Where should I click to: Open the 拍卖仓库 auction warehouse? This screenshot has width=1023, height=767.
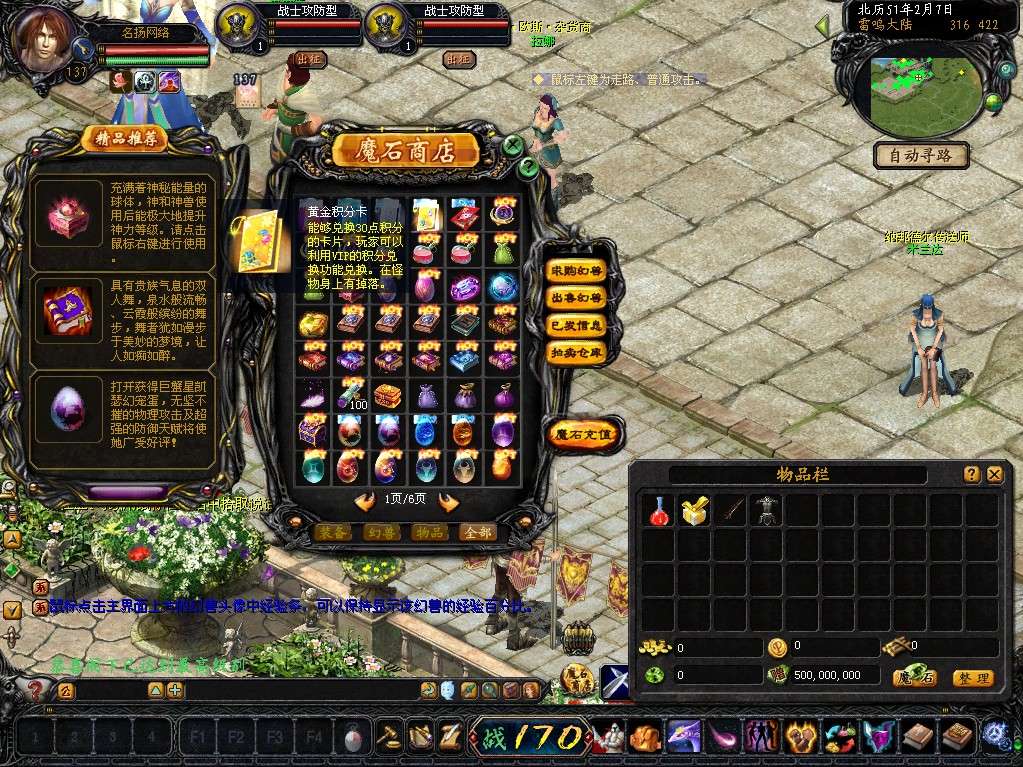click(x=577, y=352)
